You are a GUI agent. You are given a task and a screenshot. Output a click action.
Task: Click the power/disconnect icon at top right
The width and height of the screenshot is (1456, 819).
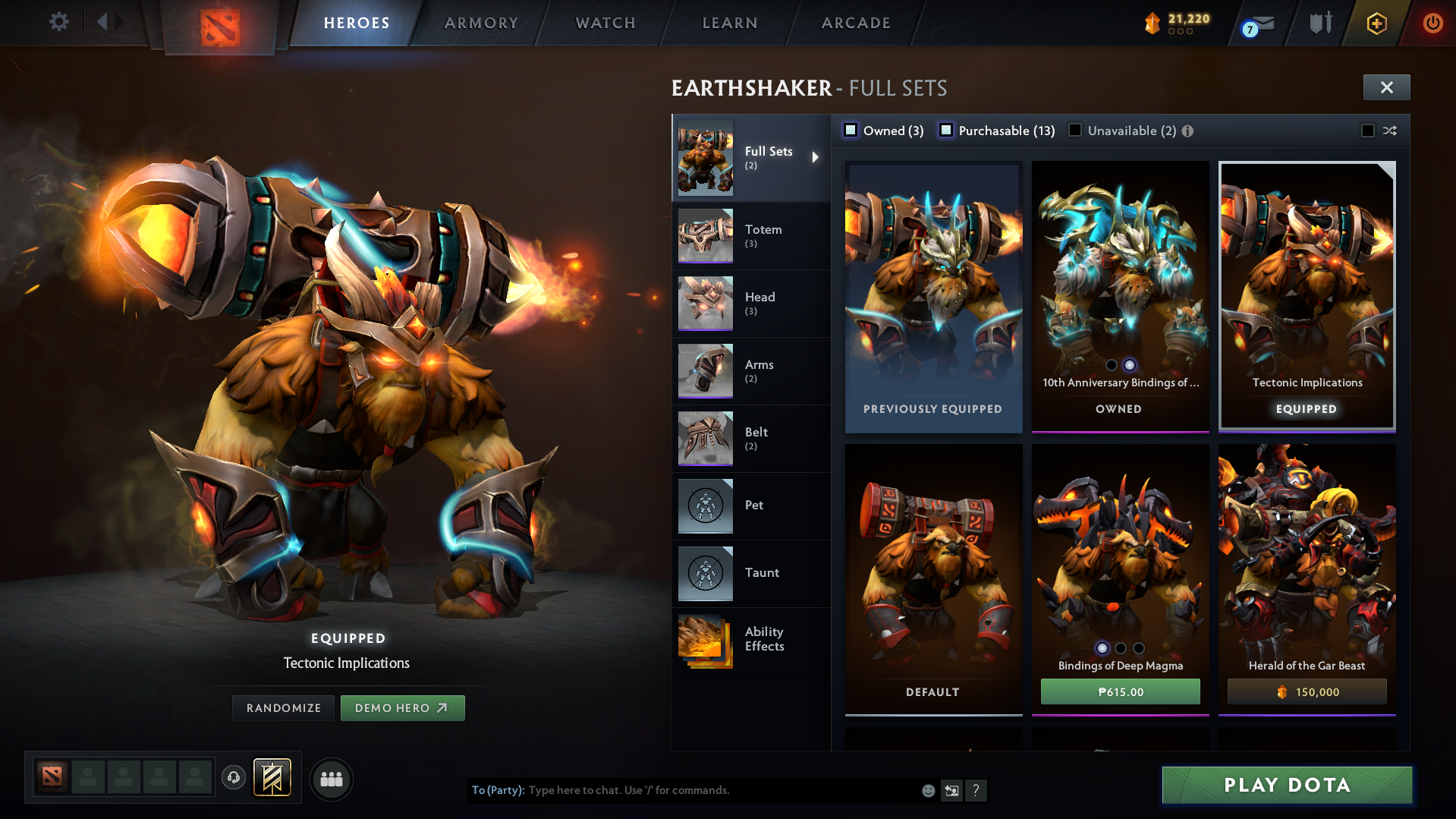click(1432, 23)
